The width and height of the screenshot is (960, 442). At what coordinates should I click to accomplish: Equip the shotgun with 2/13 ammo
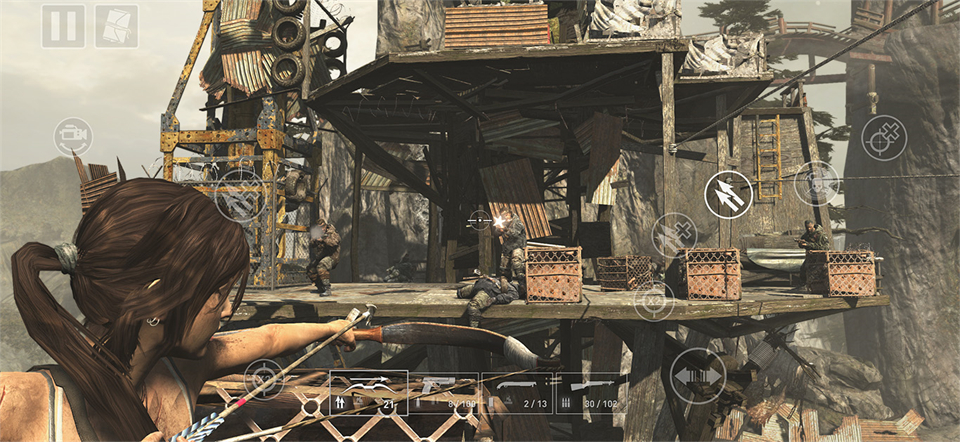(x=518, y=392)
